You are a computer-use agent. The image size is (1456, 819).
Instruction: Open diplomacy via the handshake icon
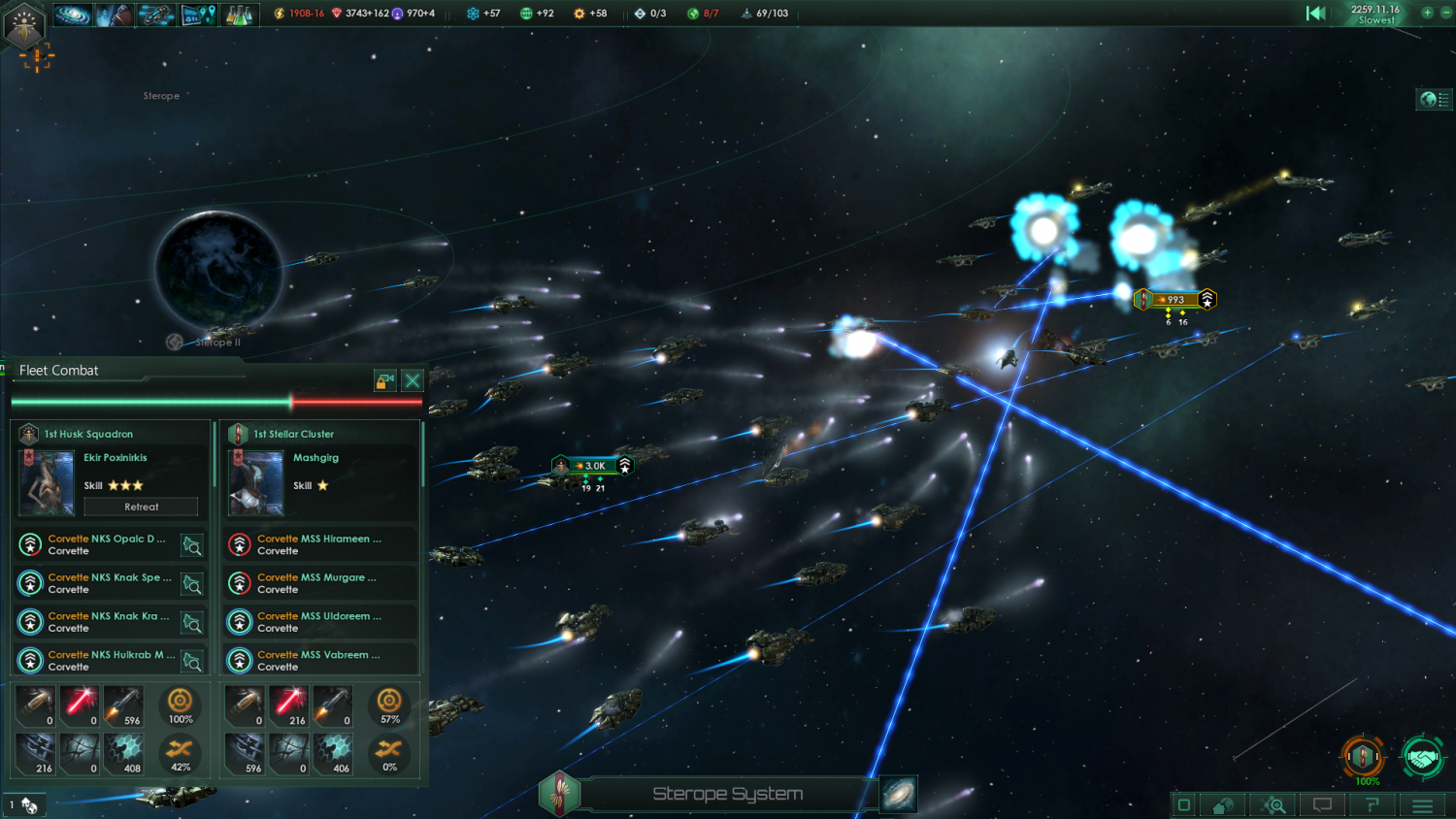(1422, 760)
